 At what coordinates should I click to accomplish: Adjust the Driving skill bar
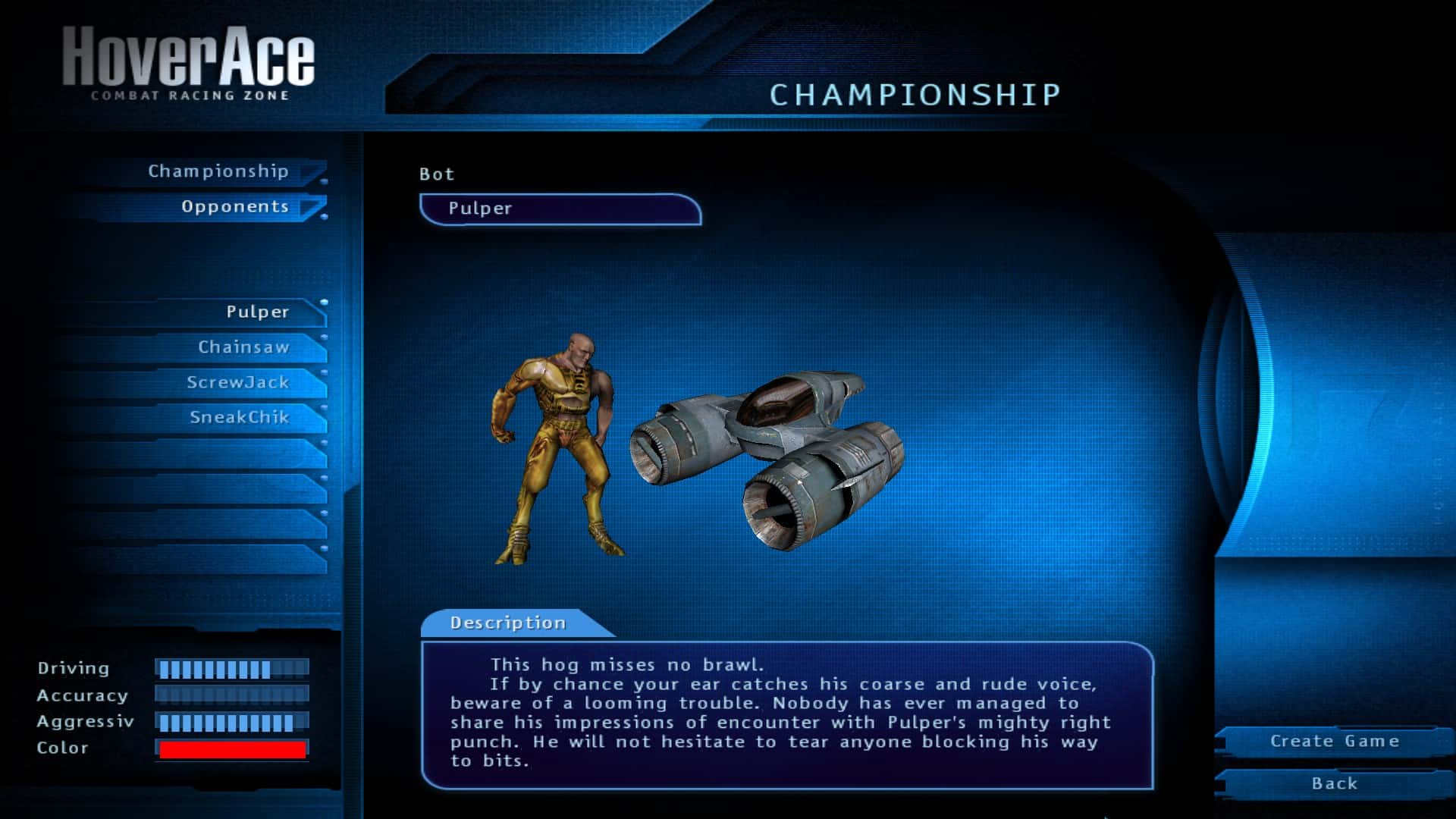pos(232,669)
